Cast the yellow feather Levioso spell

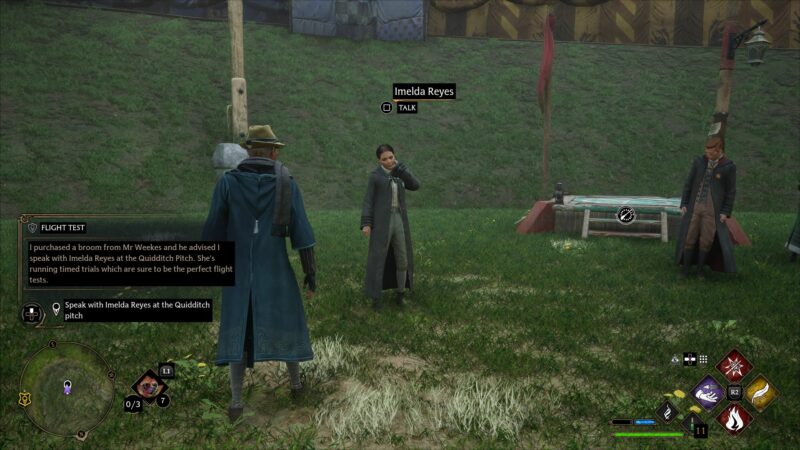click(x=759, y=393)
